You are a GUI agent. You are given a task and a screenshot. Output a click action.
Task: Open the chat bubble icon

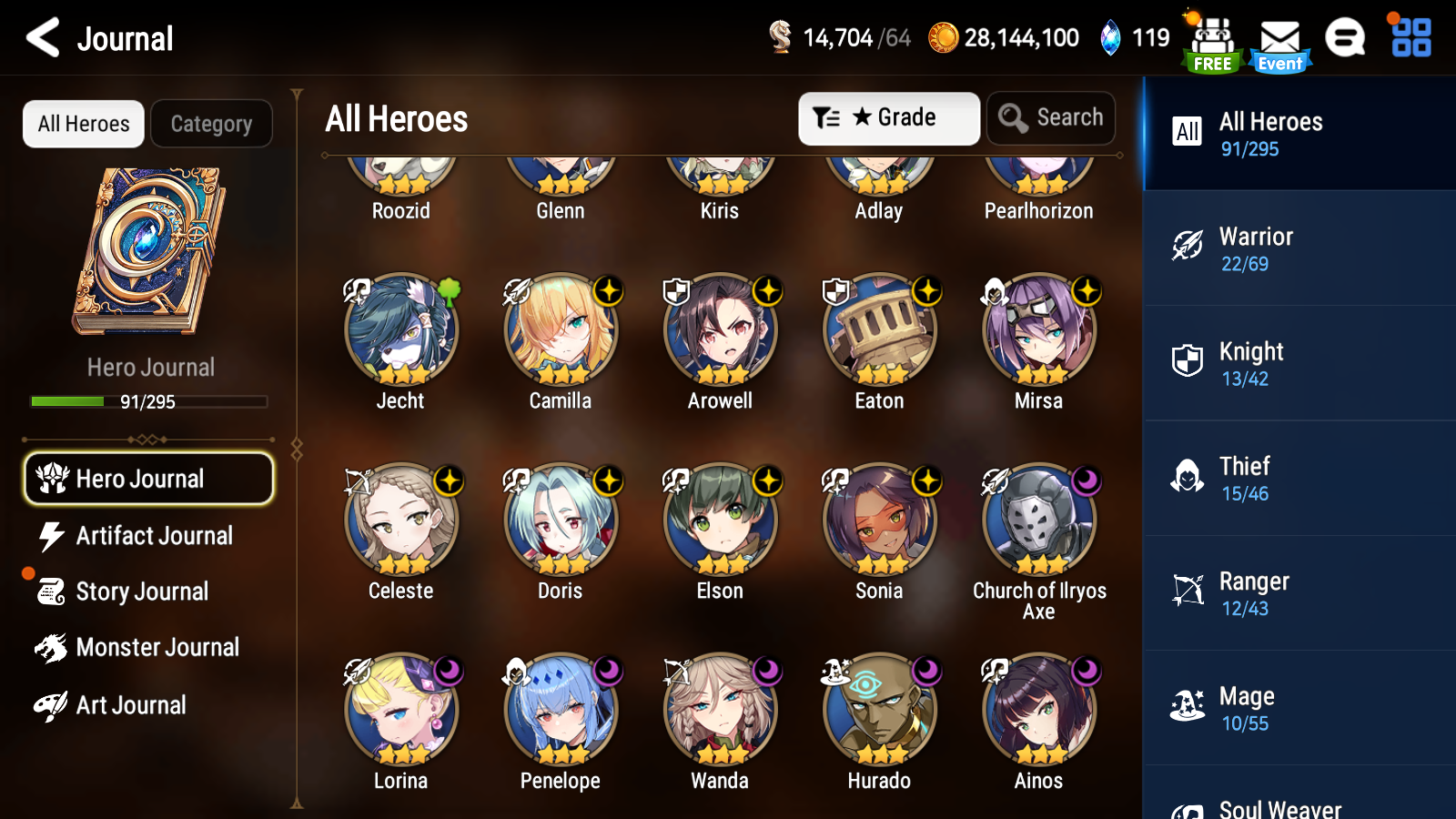point(1345,38)
